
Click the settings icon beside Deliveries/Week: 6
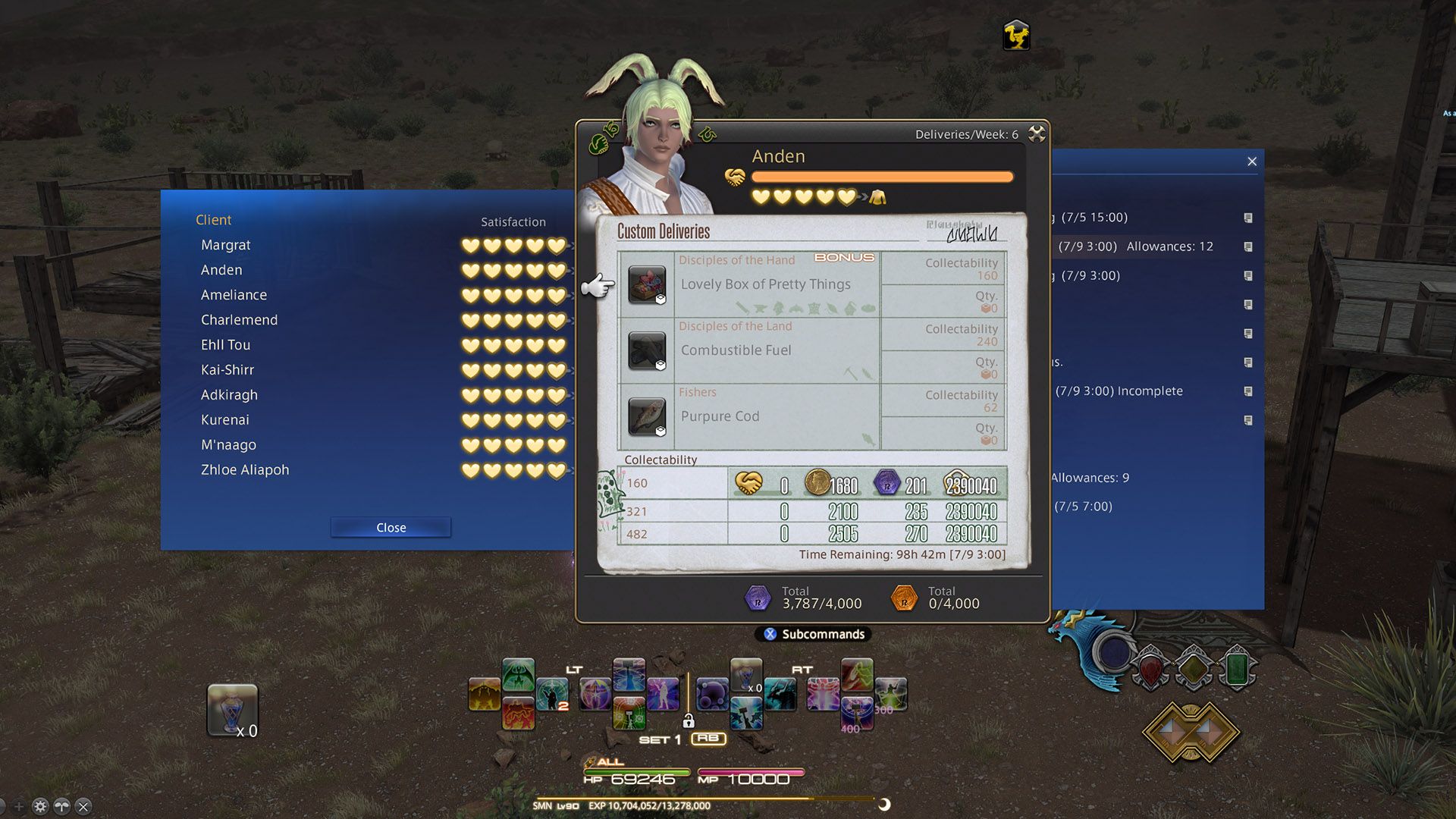[x=1037, y=133]
